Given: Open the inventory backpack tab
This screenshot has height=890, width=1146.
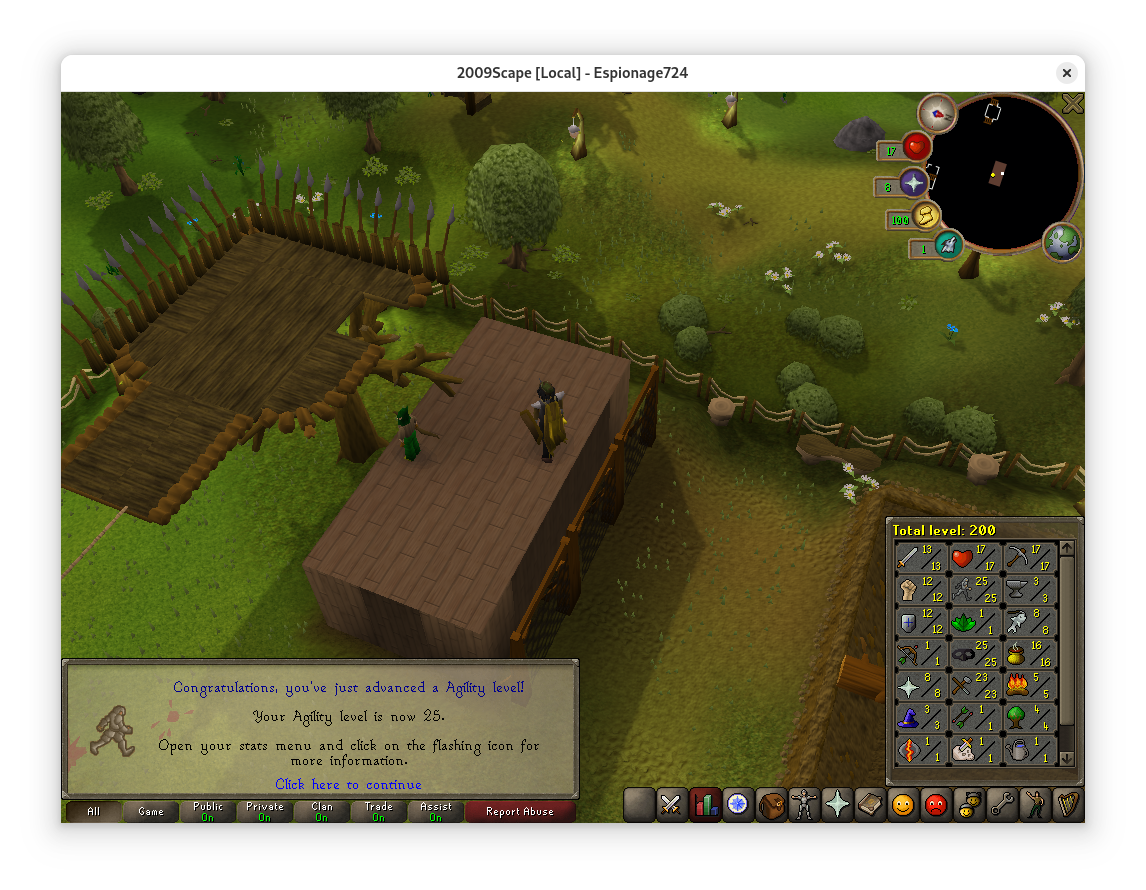Looking at the screenshot, I should [771, 805].
